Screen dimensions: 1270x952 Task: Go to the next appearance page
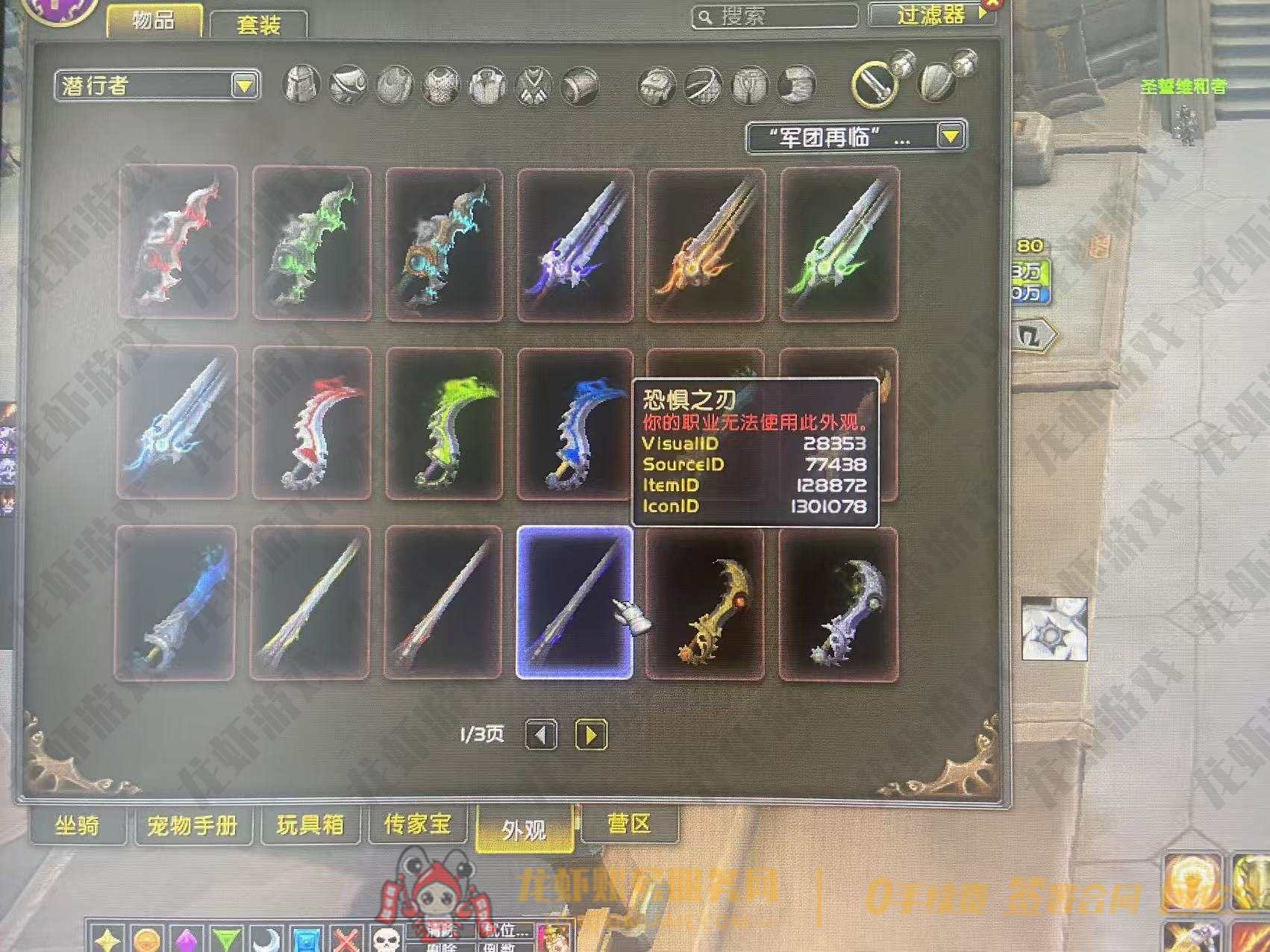[591, 735]
